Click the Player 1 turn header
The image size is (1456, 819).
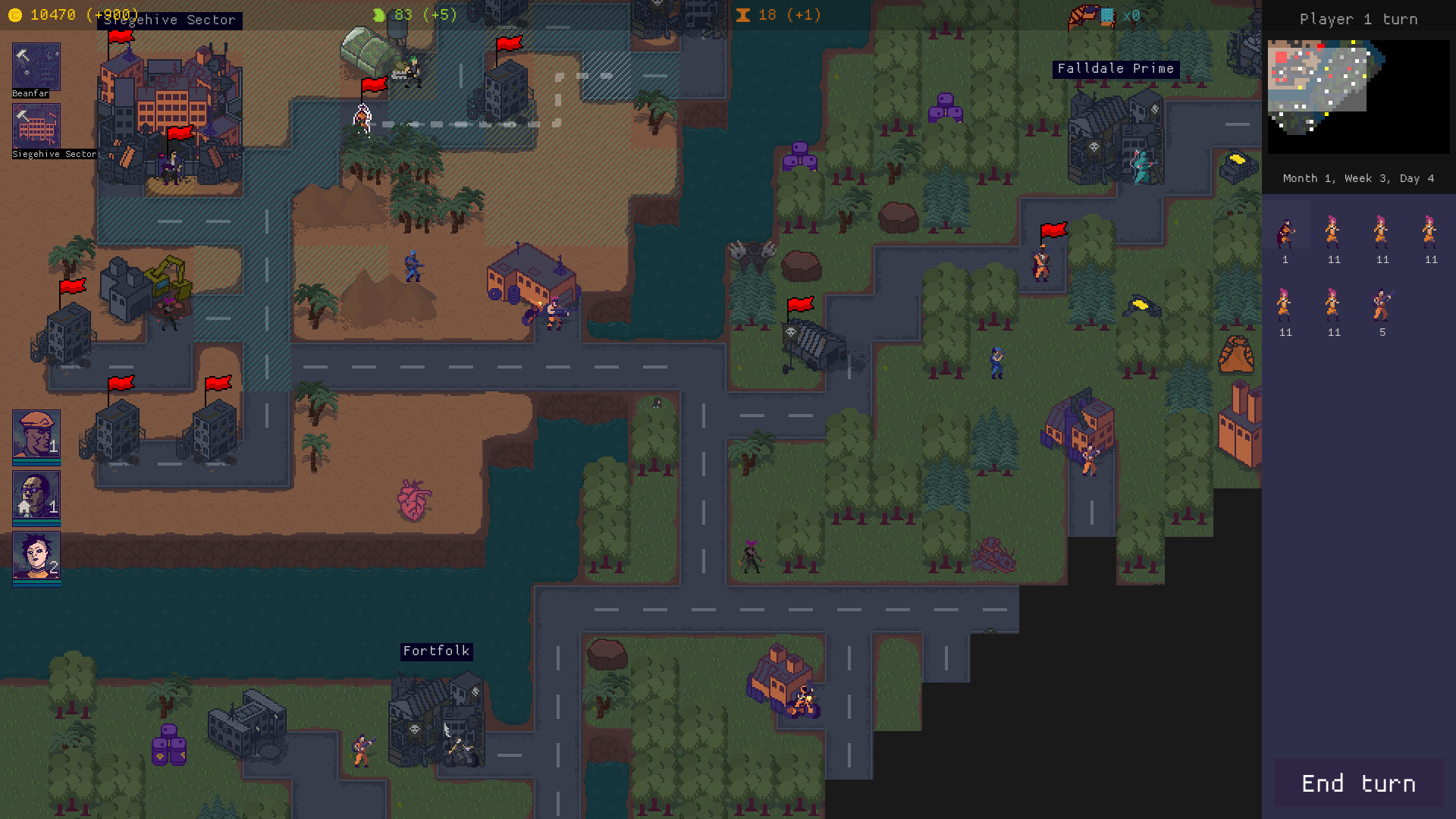coord(1358,19)
